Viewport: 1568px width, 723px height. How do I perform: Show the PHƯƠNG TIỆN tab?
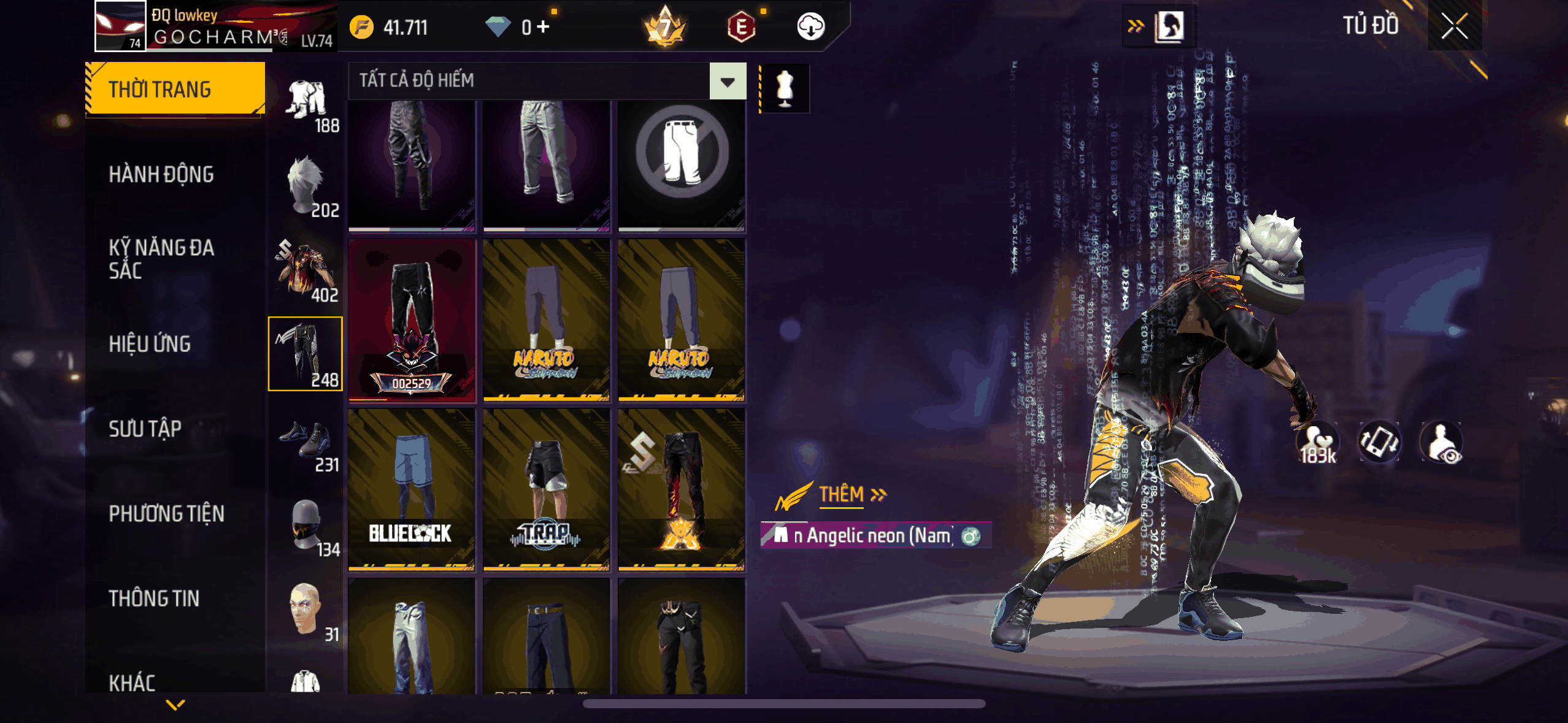166,514
